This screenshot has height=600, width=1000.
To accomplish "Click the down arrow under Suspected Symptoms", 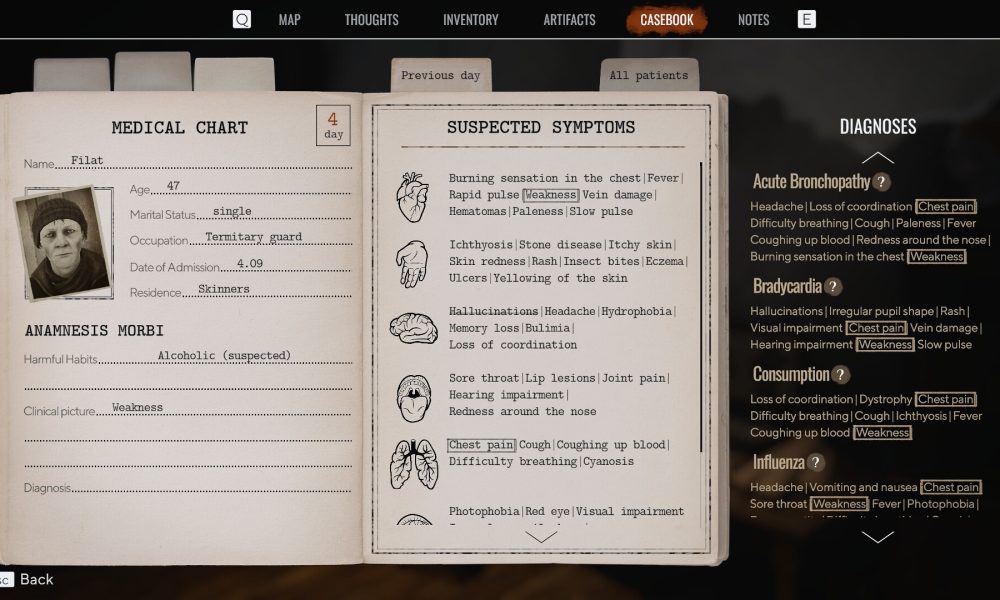I will [541, 536].
